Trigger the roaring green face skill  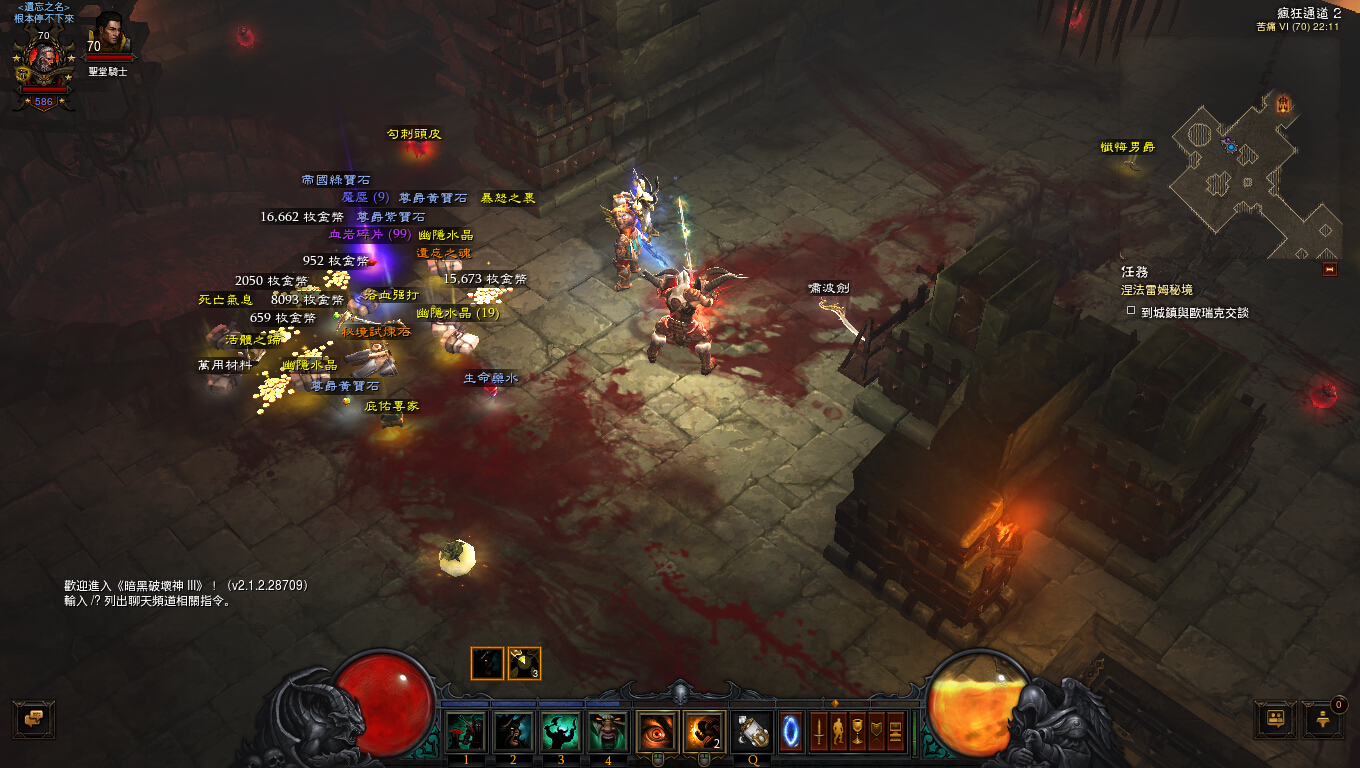607,732
